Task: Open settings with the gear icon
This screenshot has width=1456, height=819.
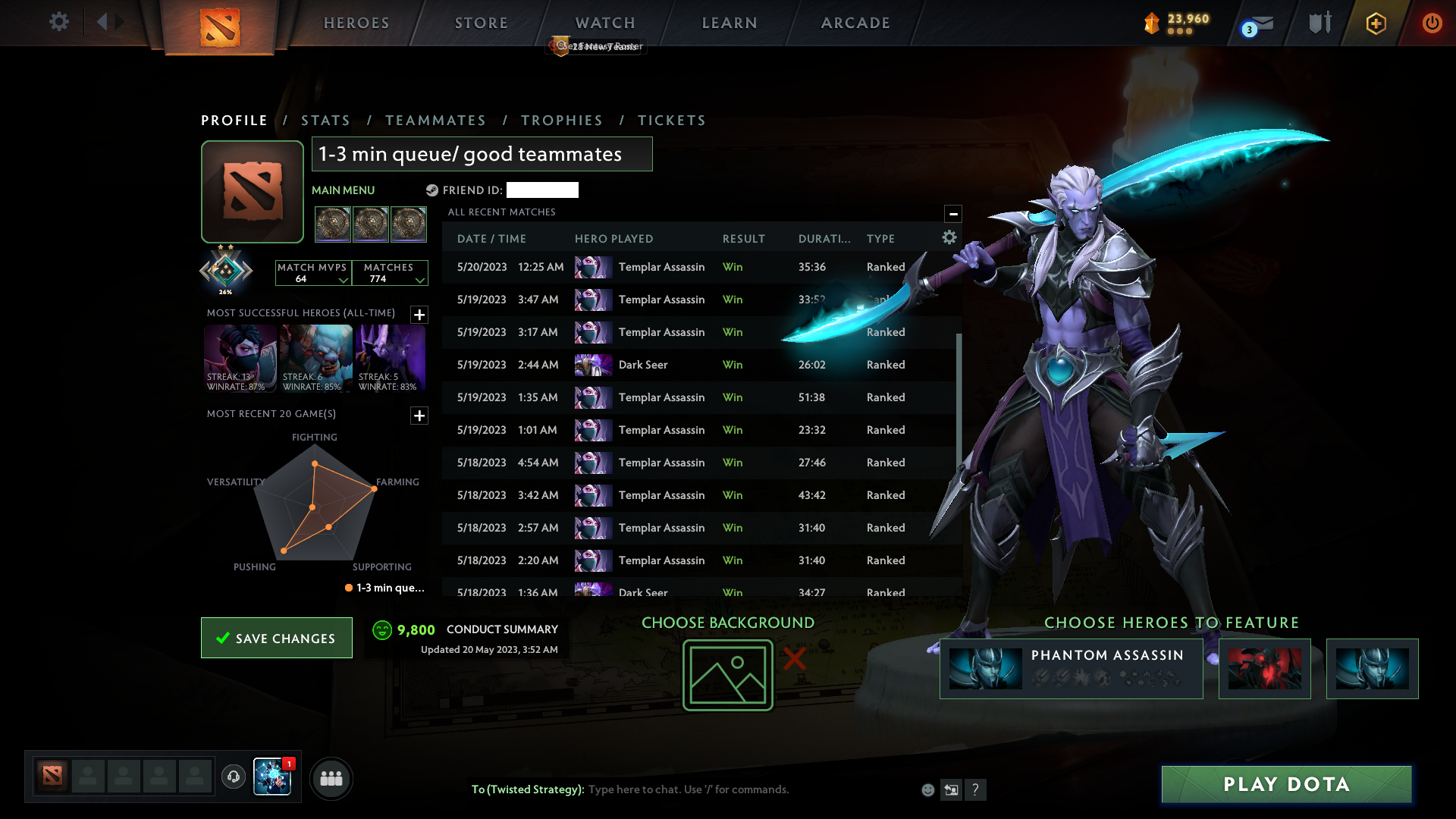Action: [x=58, y=22]
